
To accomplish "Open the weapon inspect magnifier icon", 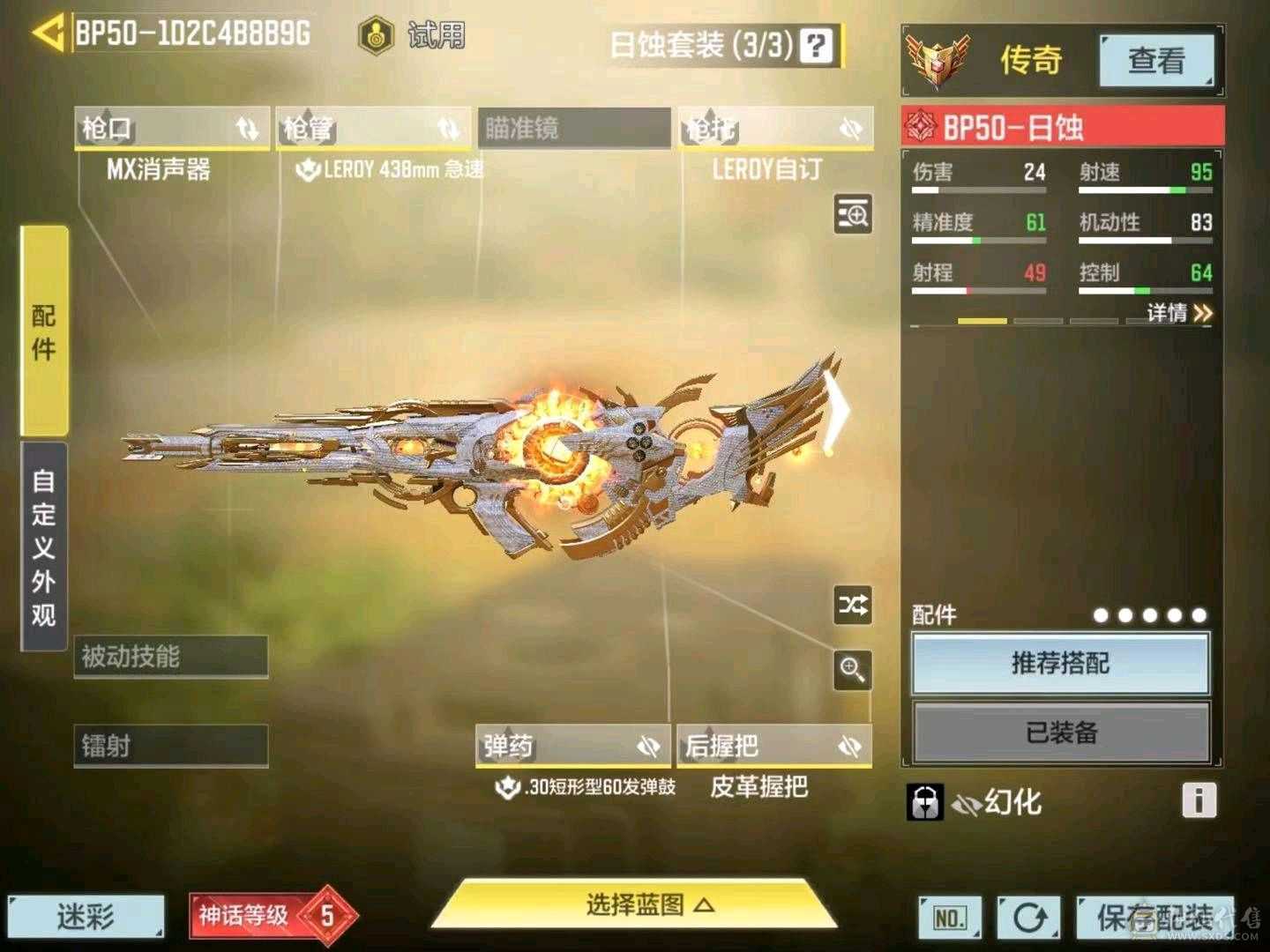I will coord(852,214).
